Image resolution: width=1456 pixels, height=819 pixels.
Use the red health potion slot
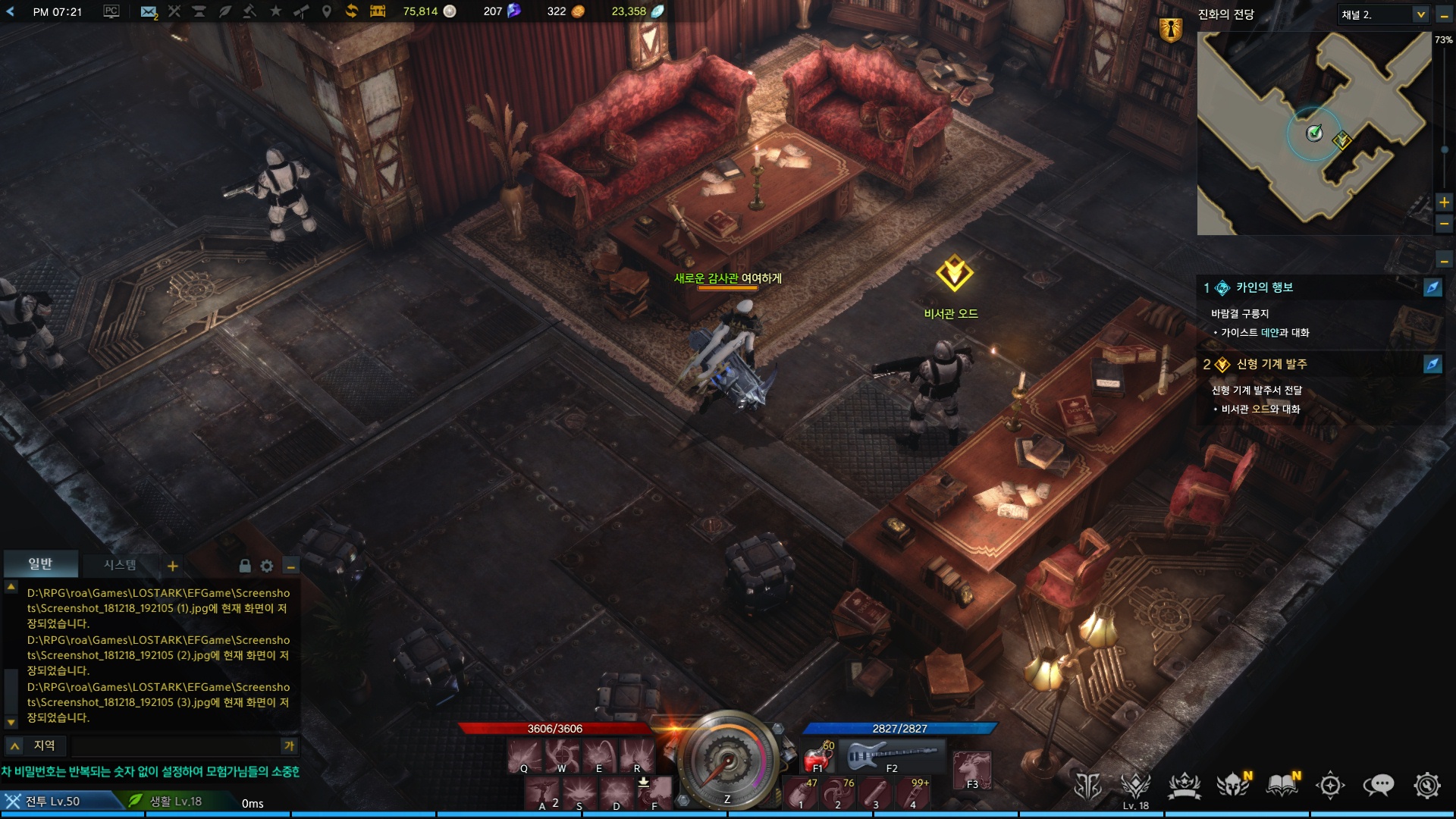click(x=817, y=756)
